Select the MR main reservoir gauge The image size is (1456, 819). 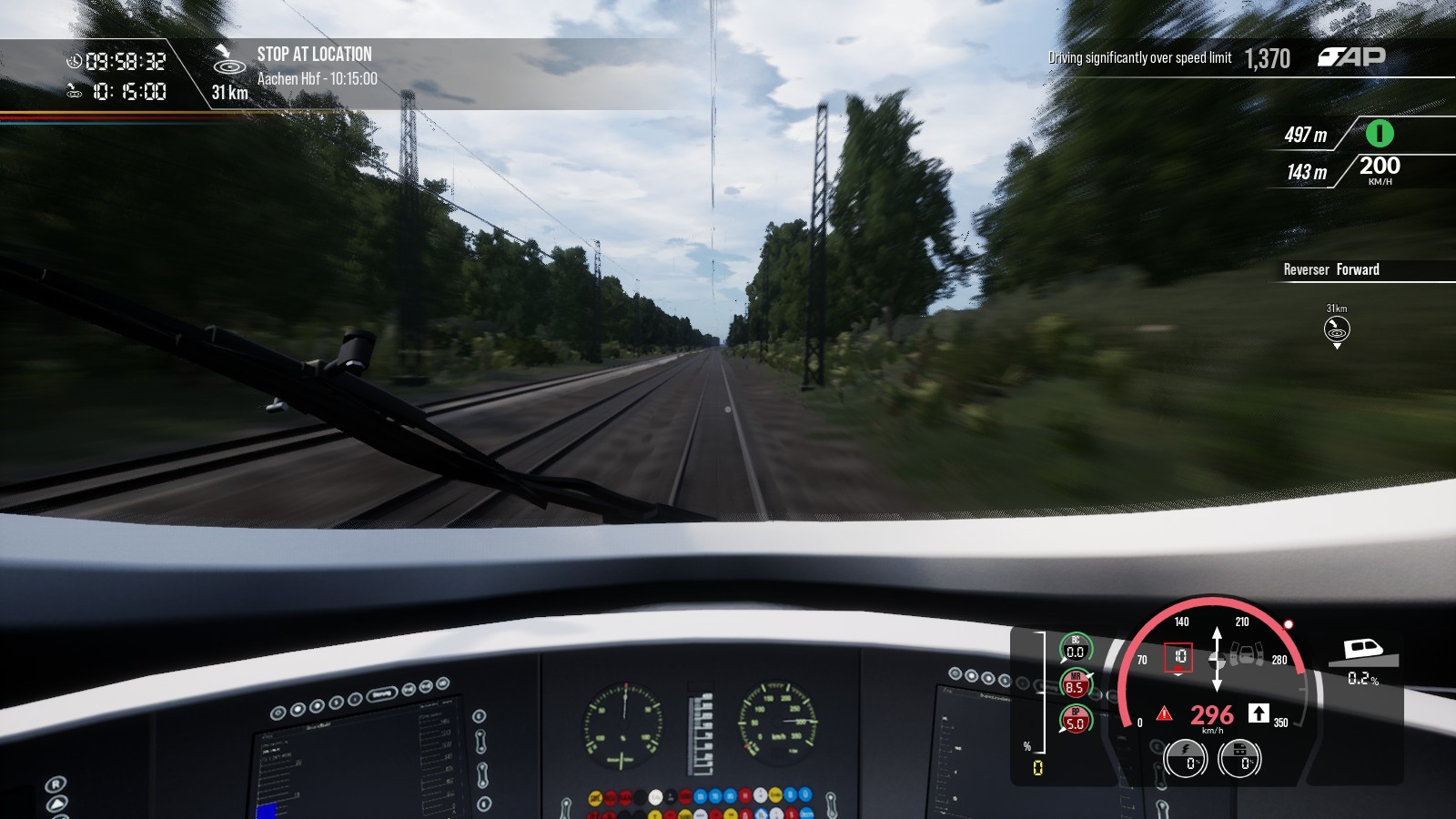1076,684
